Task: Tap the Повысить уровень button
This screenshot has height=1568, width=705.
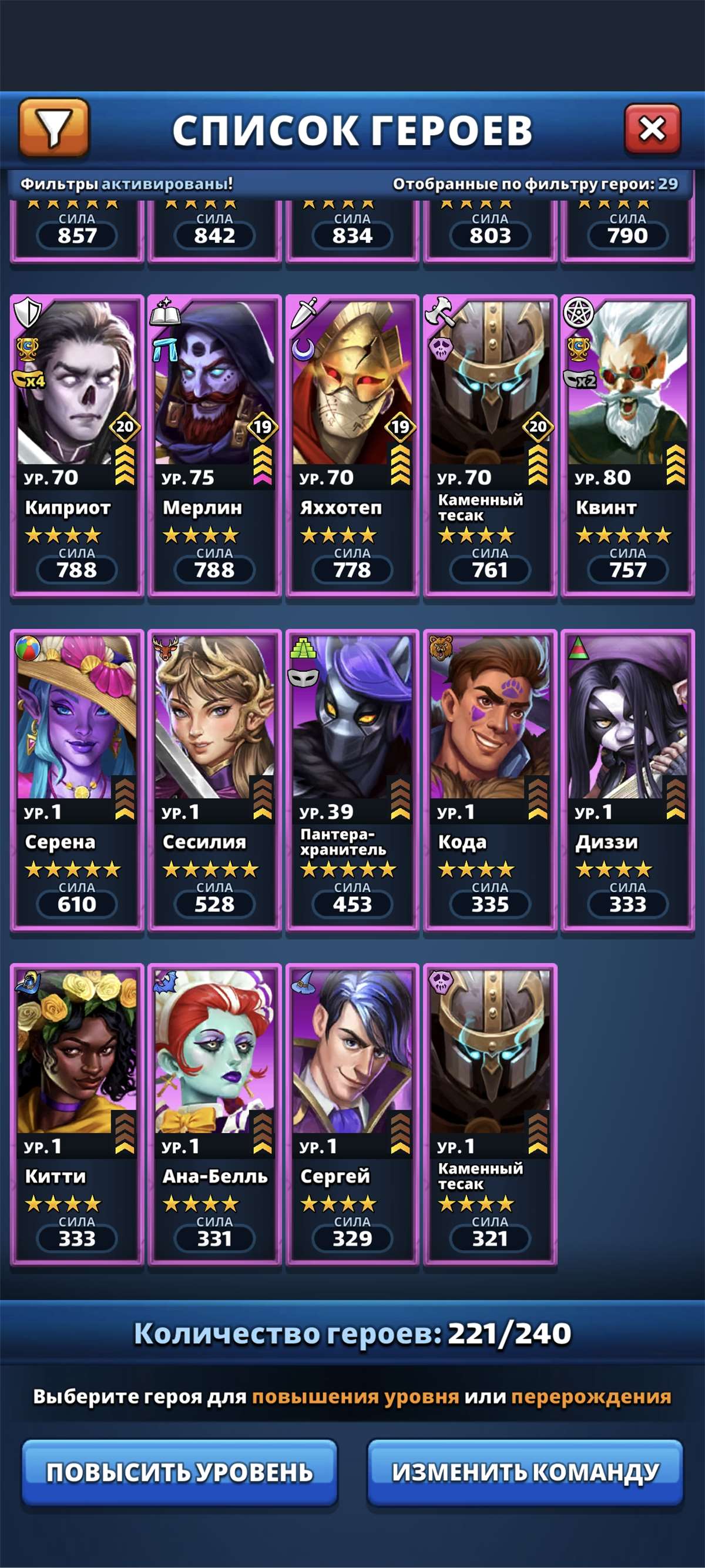Action: pyautogui.click(x=179, y=1472)
